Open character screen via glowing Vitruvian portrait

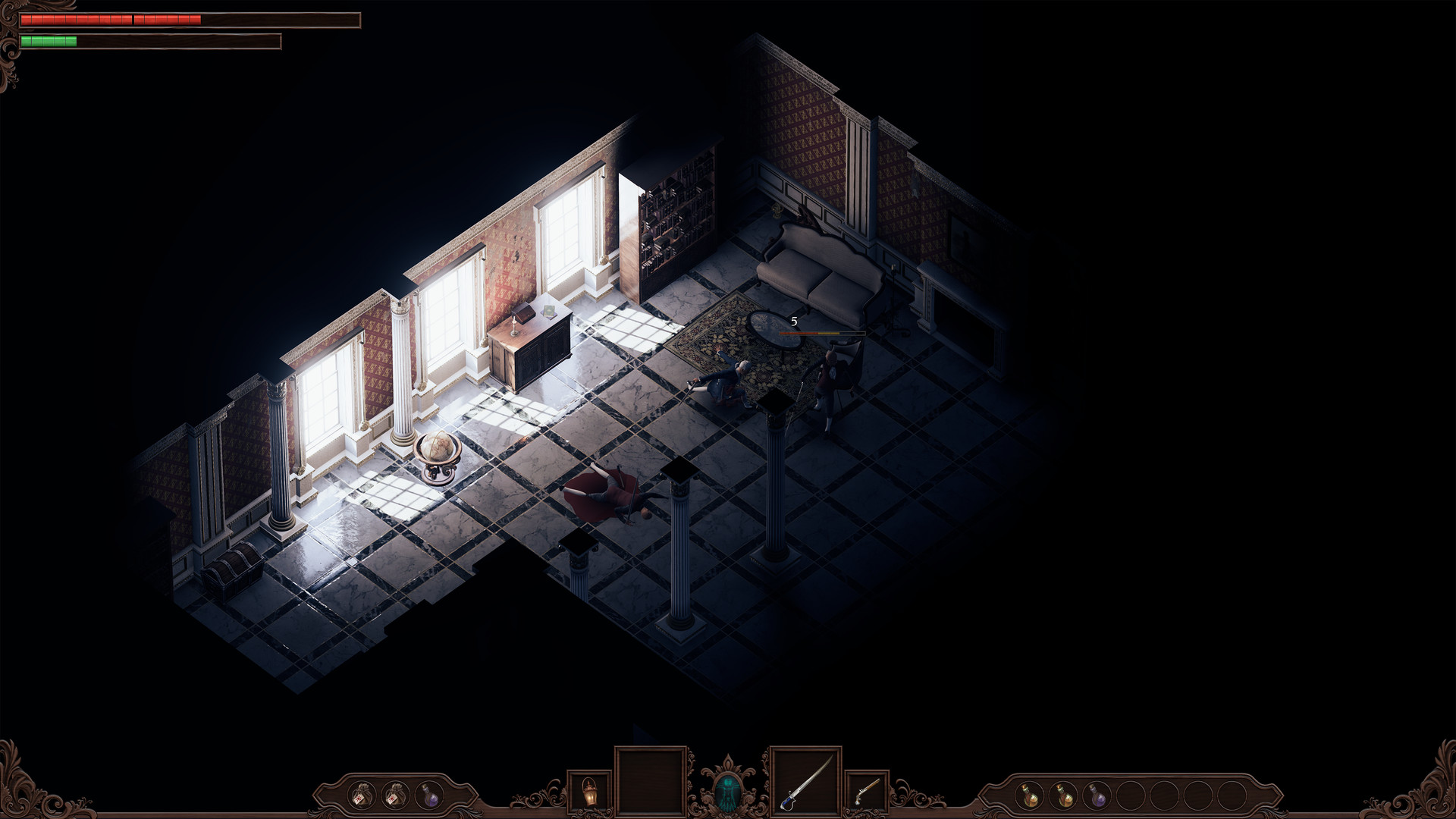coord(729,791)
